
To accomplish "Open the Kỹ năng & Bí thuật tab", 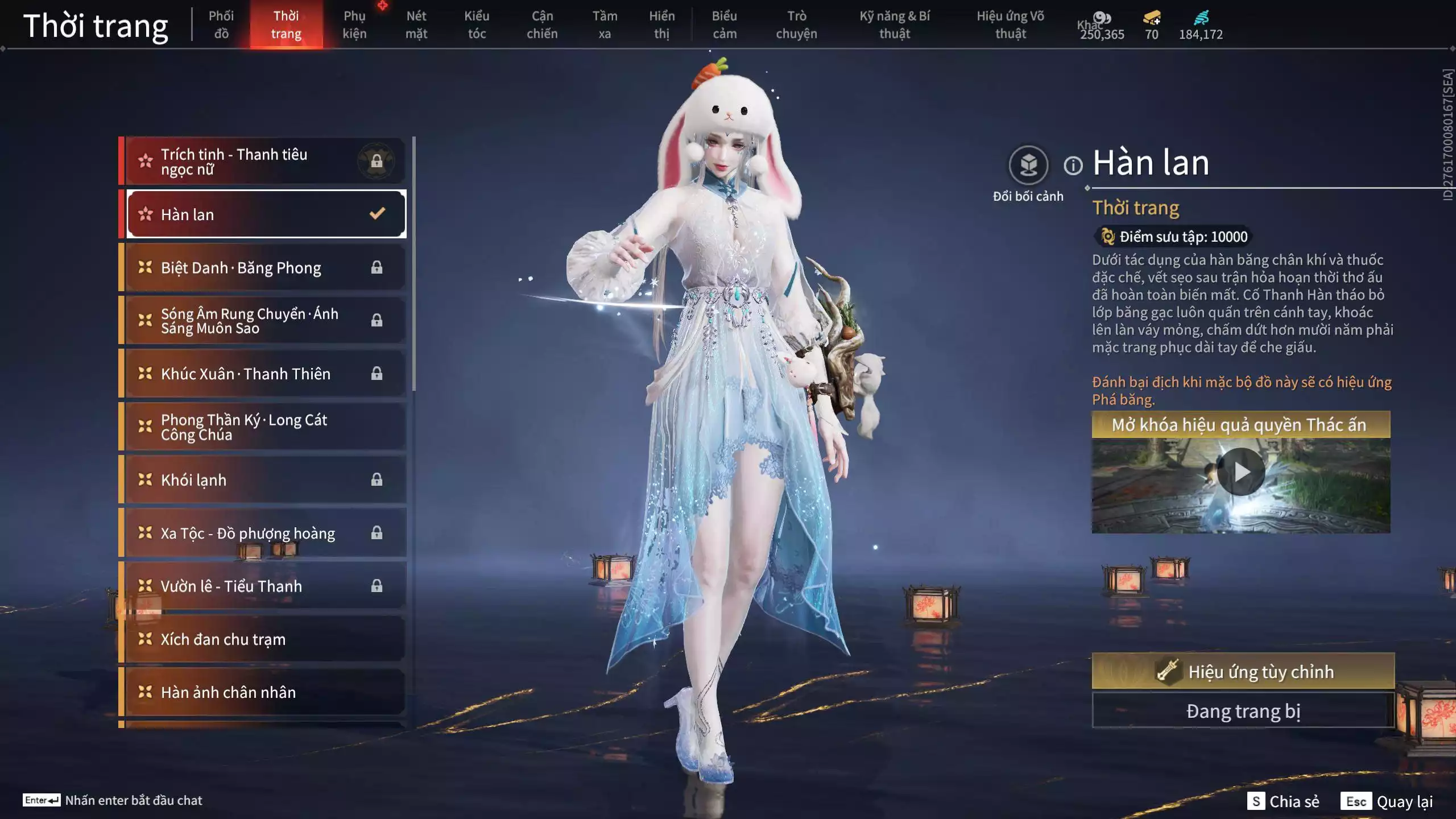I will point(895,24).
